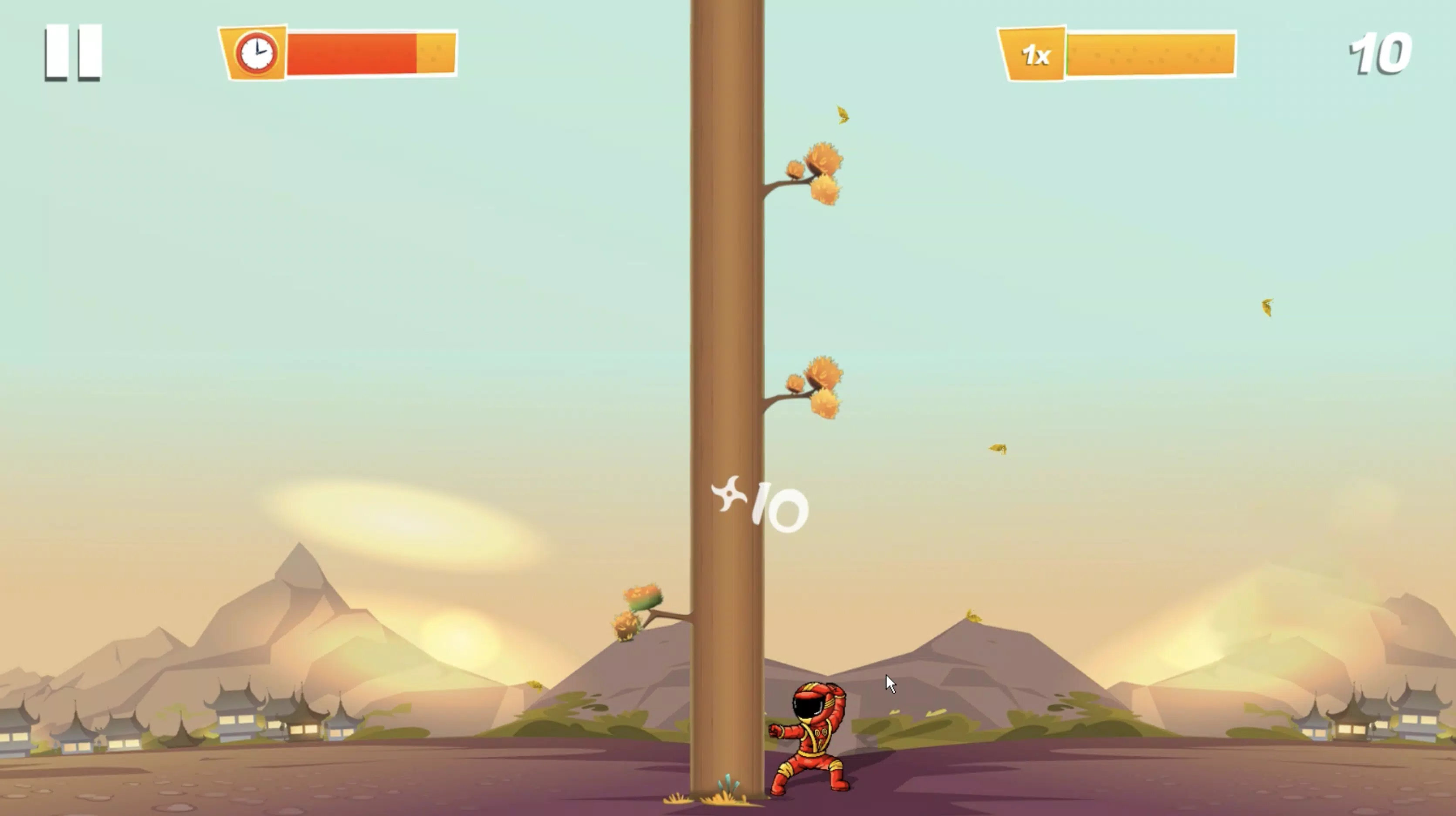Pause the game with the pause button
The width and height of the screenshot is (1456, 816).
(73, 53)
